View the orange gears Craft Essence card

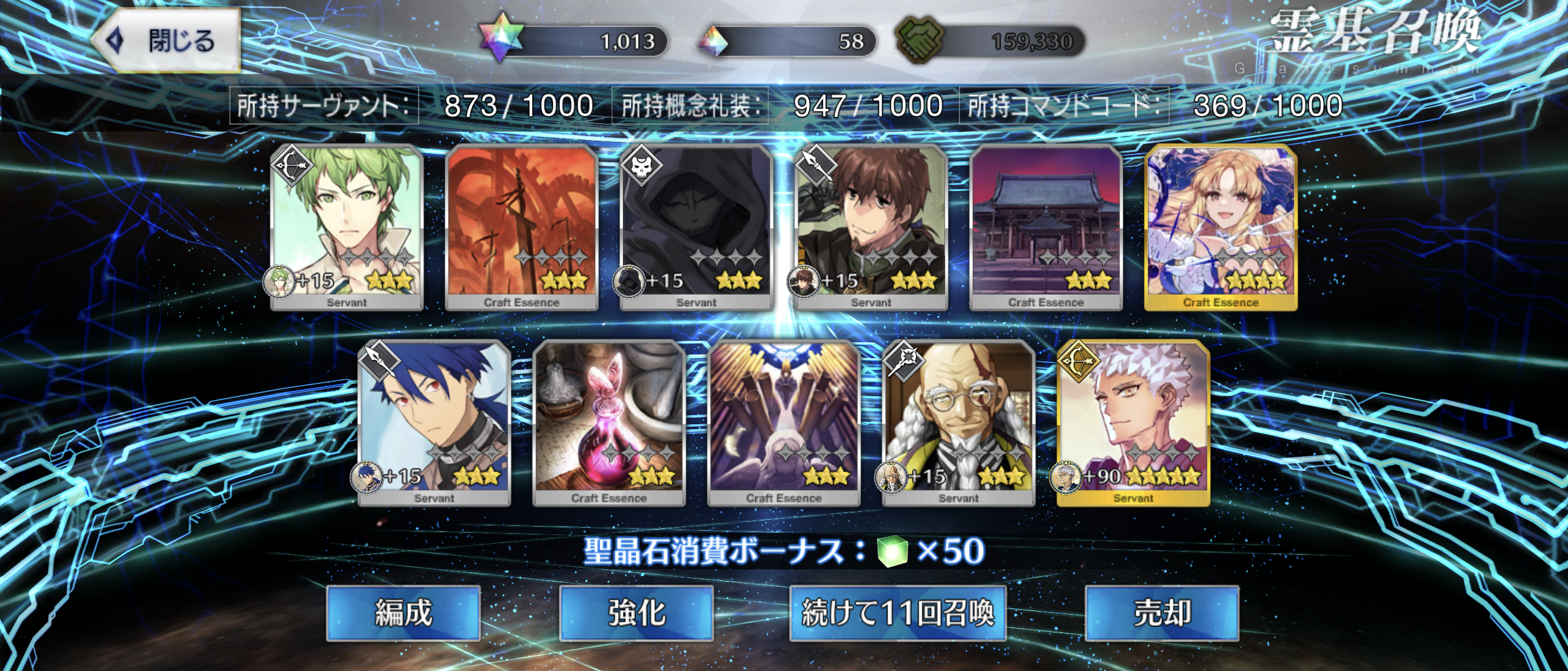coord(521,227)
